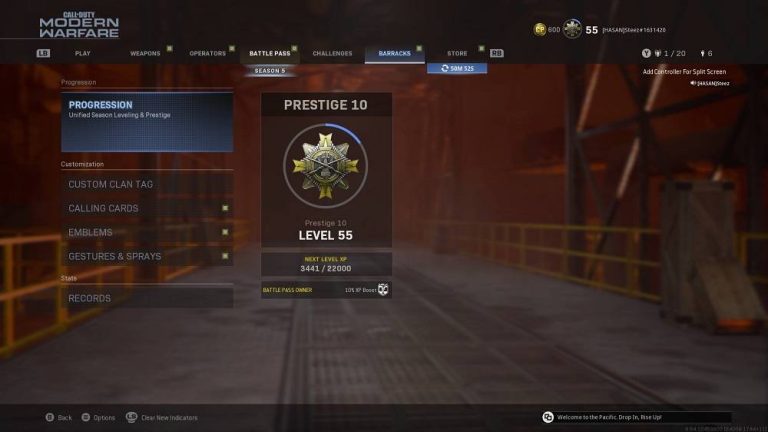This screenshot has width=768, height=432.
Task: Select Gestures & Sprays
Action: [x=147, y=256]
